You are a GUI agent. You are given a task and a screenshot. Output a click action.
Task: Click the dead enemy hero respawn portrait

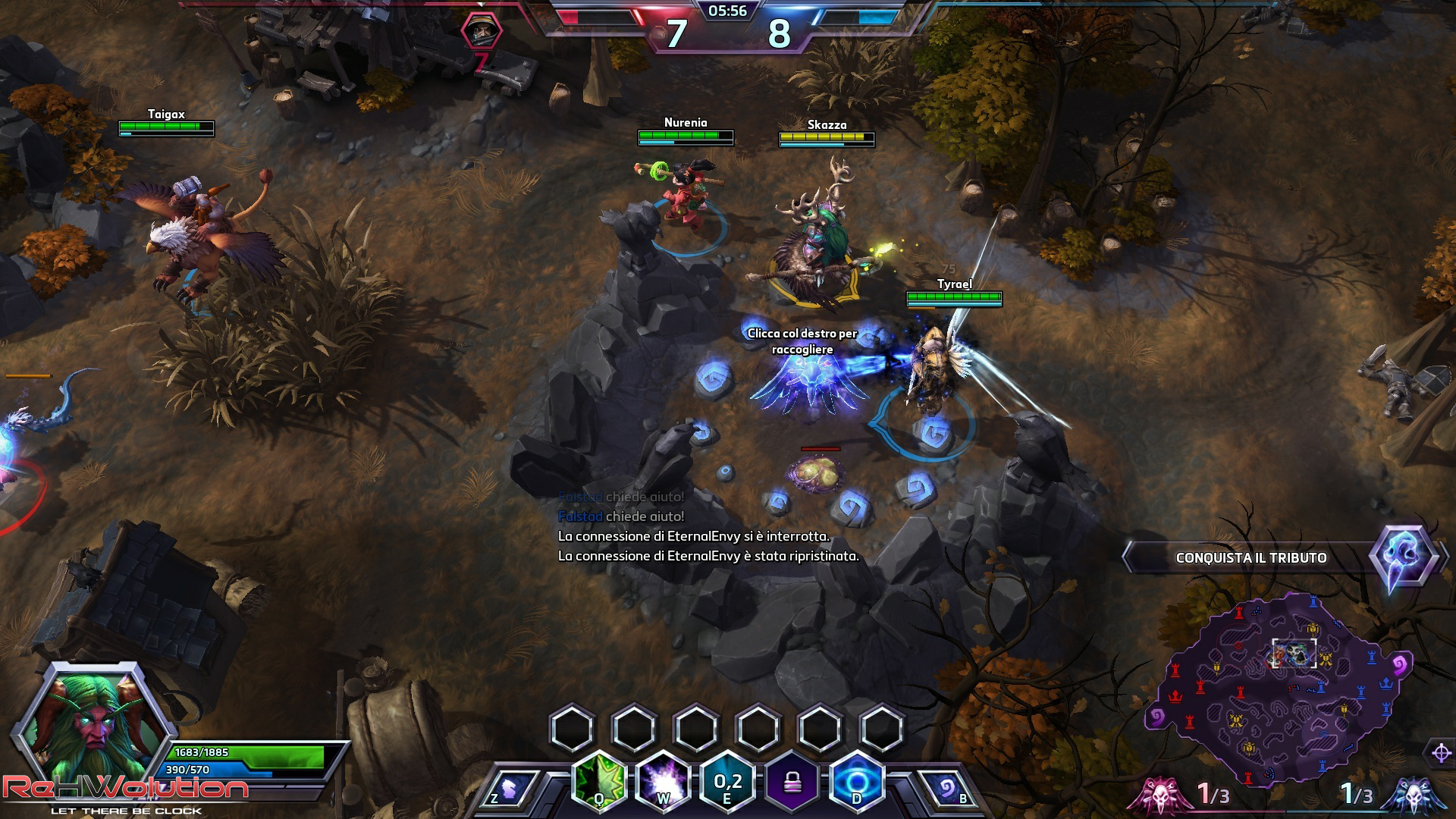tap(482, 32)
